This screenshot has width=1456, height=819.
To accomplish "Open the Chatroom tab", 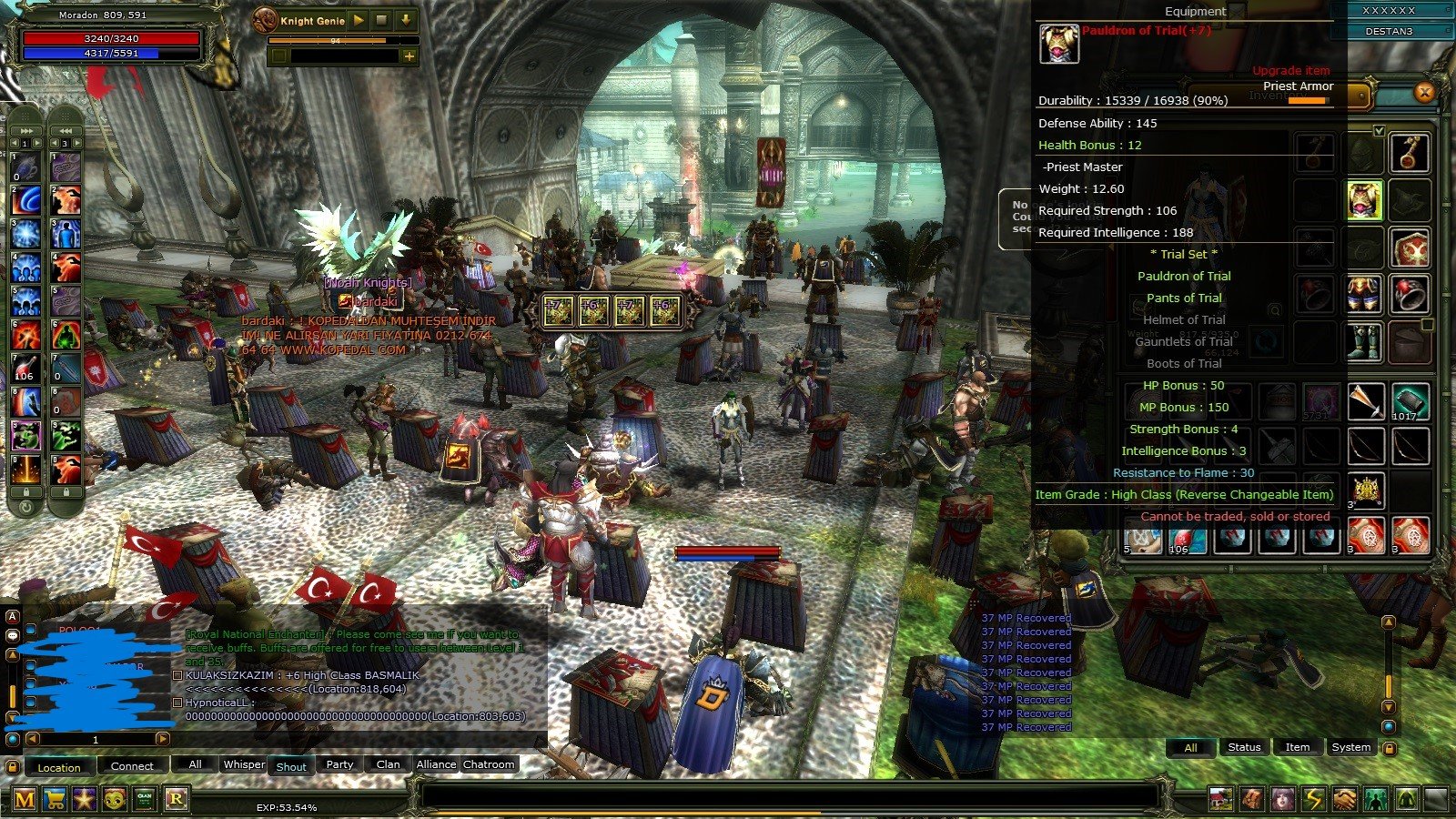I will tap(489, 764).
